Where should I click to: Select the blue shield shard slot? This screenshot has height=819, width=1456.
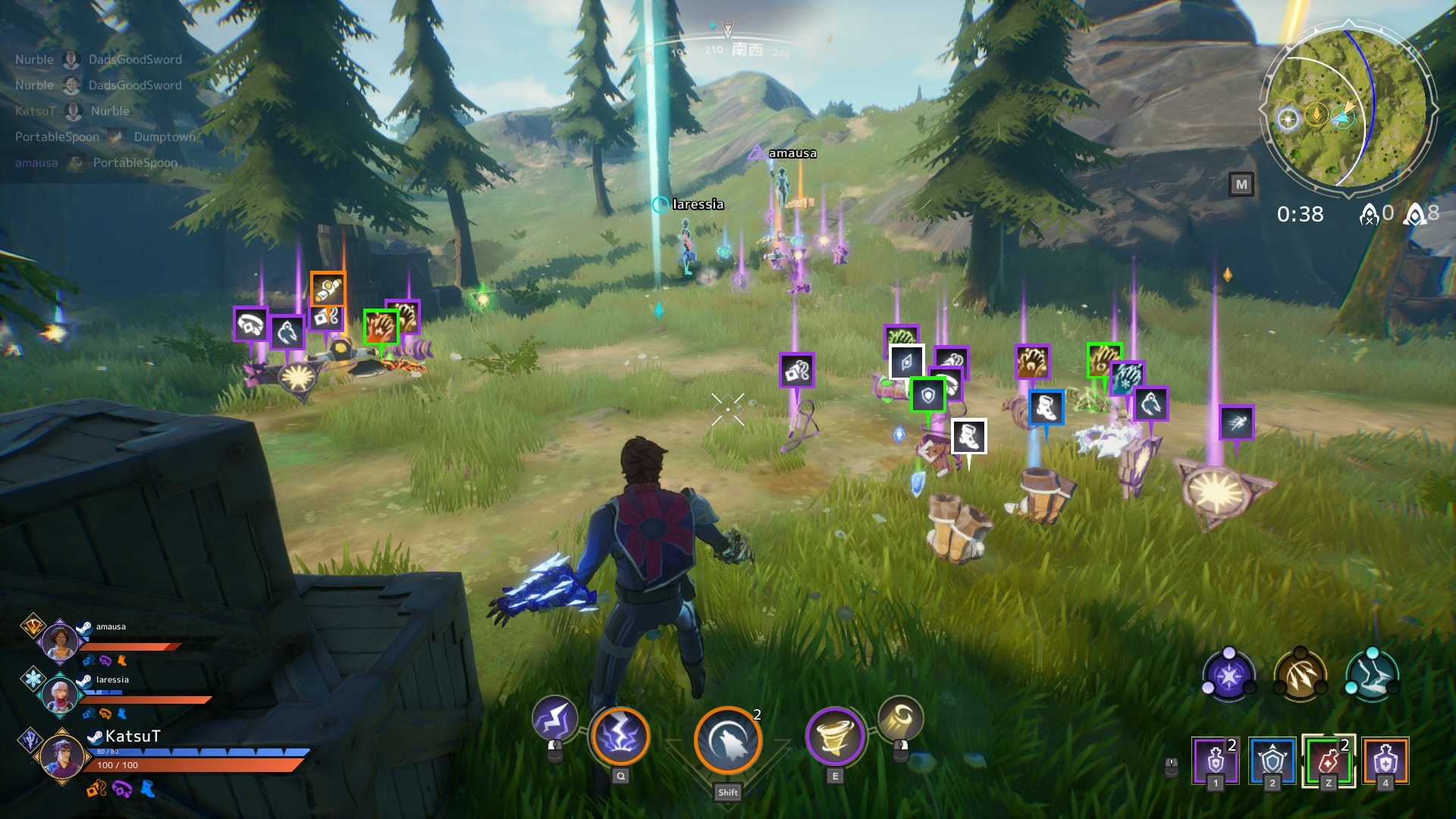[1272, 761]
